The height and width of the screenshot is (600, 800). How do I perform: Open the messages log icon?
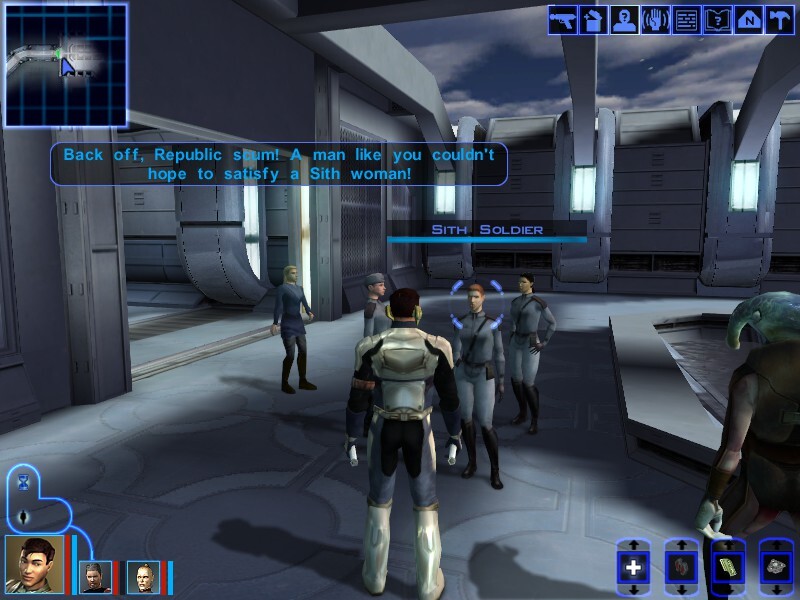[x=686, y=20]
